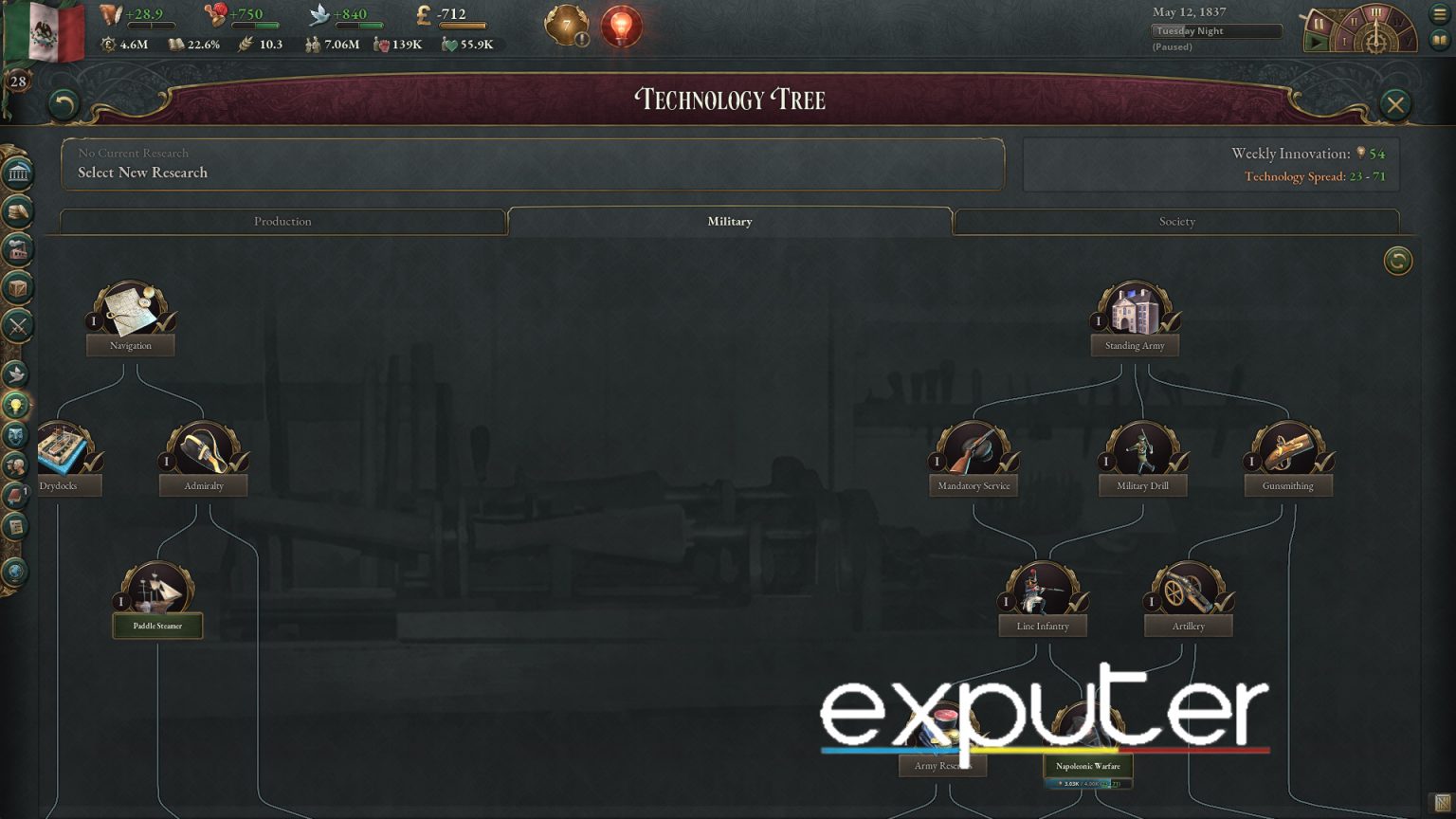Open the Budget panel icon
This screenshot has width=1456, height=819.
14,212
